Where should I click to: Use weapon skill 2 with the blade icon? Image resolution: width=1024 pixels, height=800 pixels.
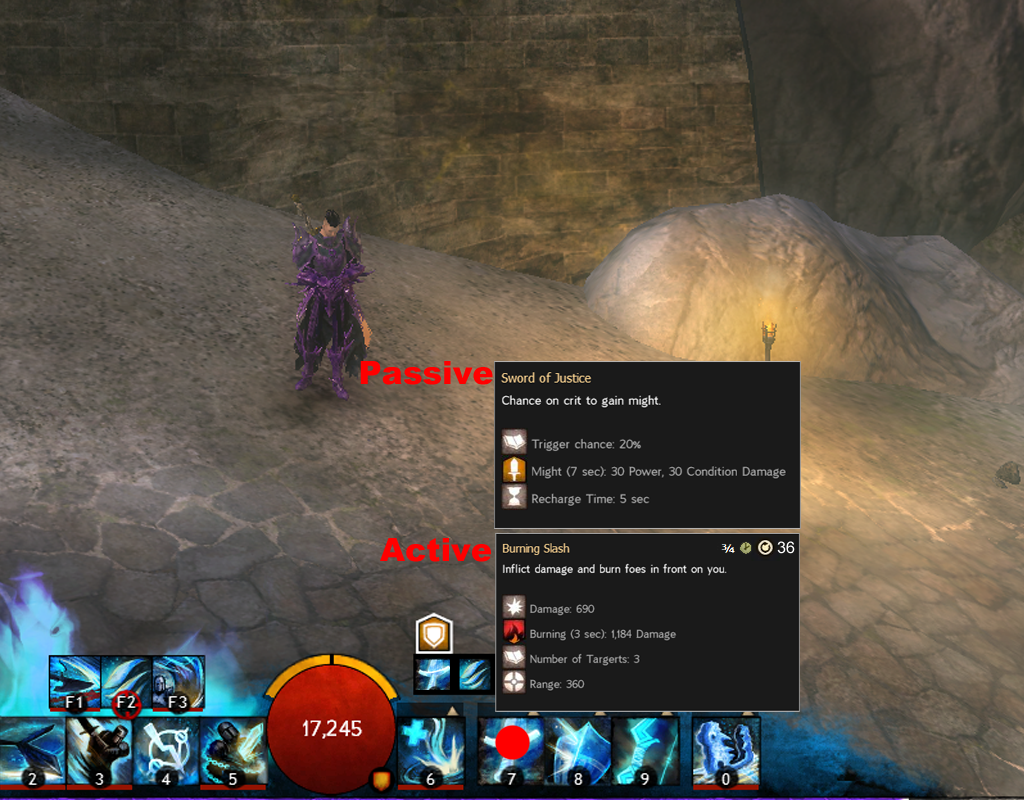pyautogui.click(x=32, y=751)
